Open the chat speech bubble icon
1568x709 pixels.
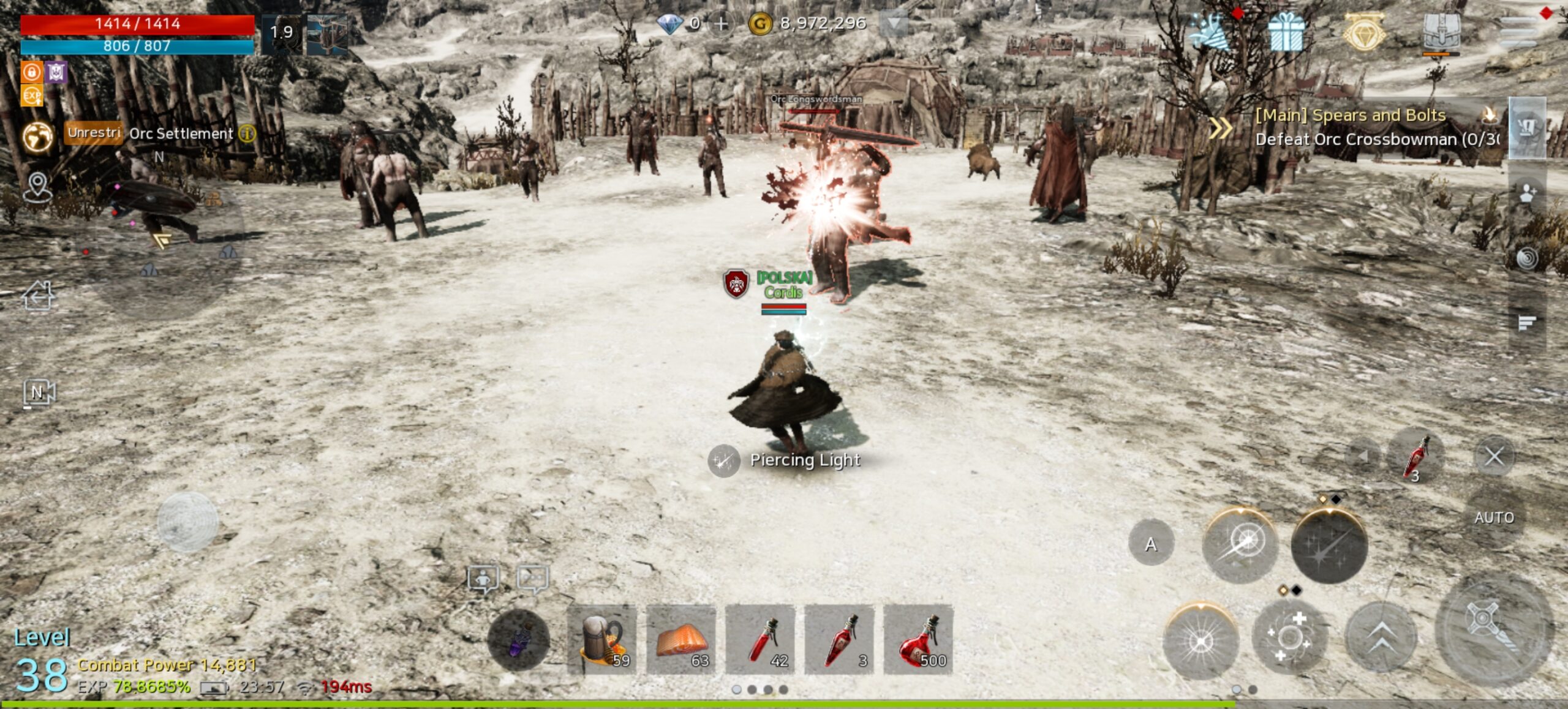[x=532, y=579]
